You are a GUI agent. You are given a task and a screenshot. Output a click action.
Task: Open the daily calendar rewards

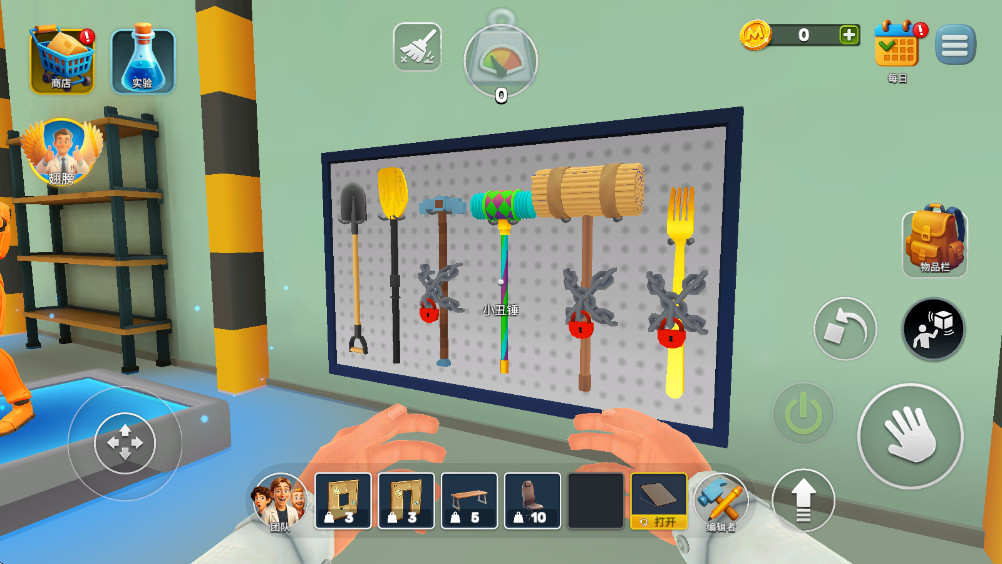click(x=896, y=46)
